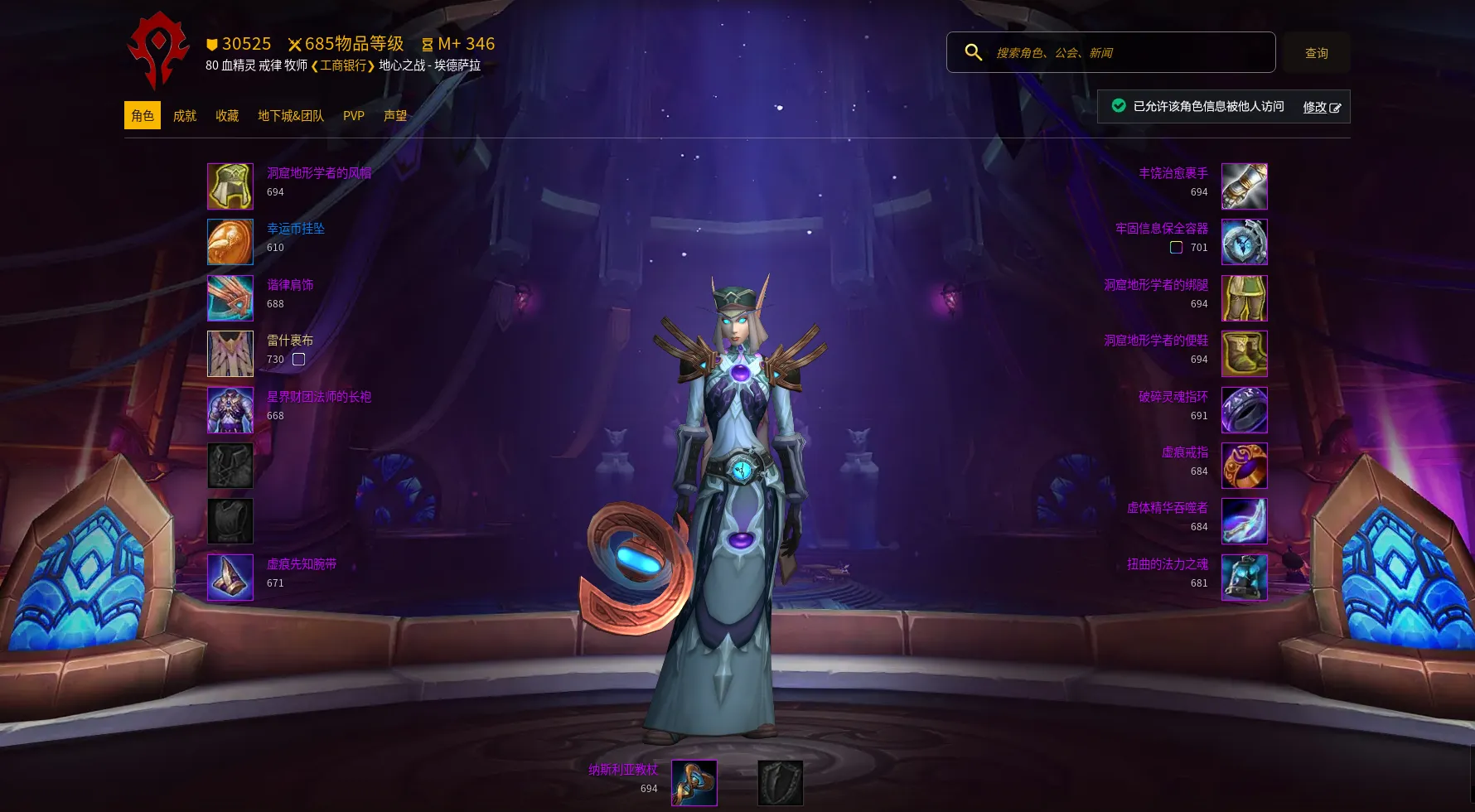Image resolution: width=1475 pixels, height=812 pixels.
Task: Select the 牢固信息保全容器 belt icon
Action: coord(1245,242)
